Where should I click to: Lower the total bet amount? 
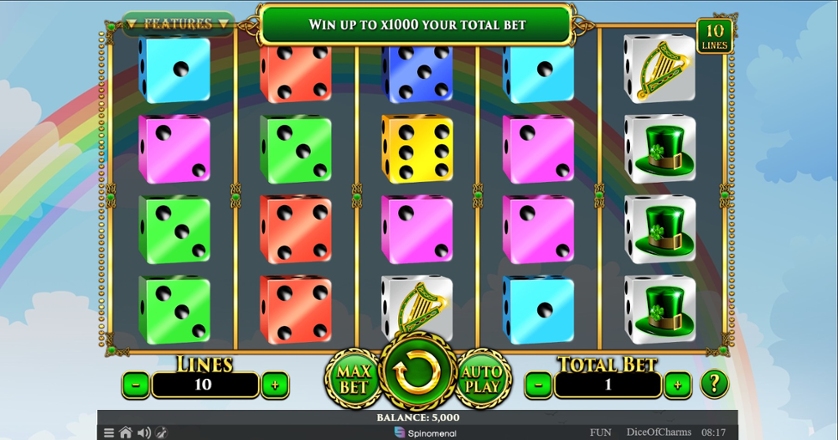(539, 383)
